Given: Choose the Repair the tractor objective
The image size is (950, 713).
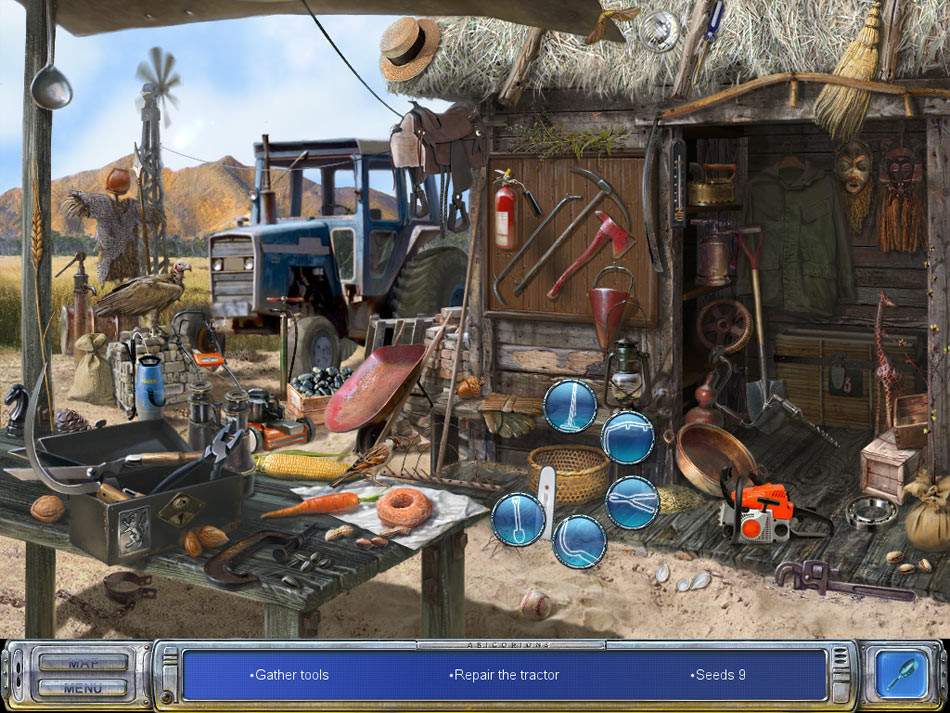Looking at the screenshot, I should [504, 675].
